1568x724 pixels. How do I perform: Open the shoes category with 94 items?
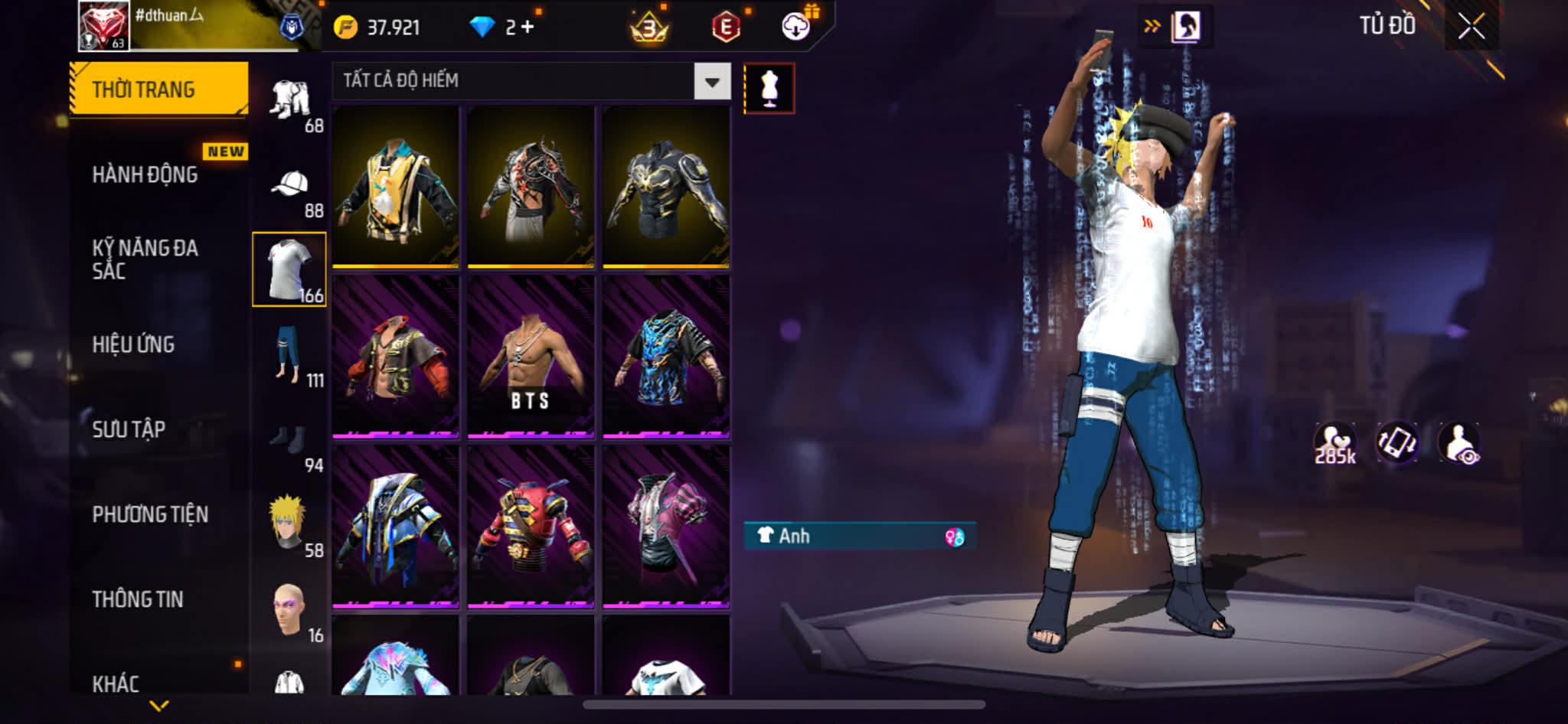290,442
